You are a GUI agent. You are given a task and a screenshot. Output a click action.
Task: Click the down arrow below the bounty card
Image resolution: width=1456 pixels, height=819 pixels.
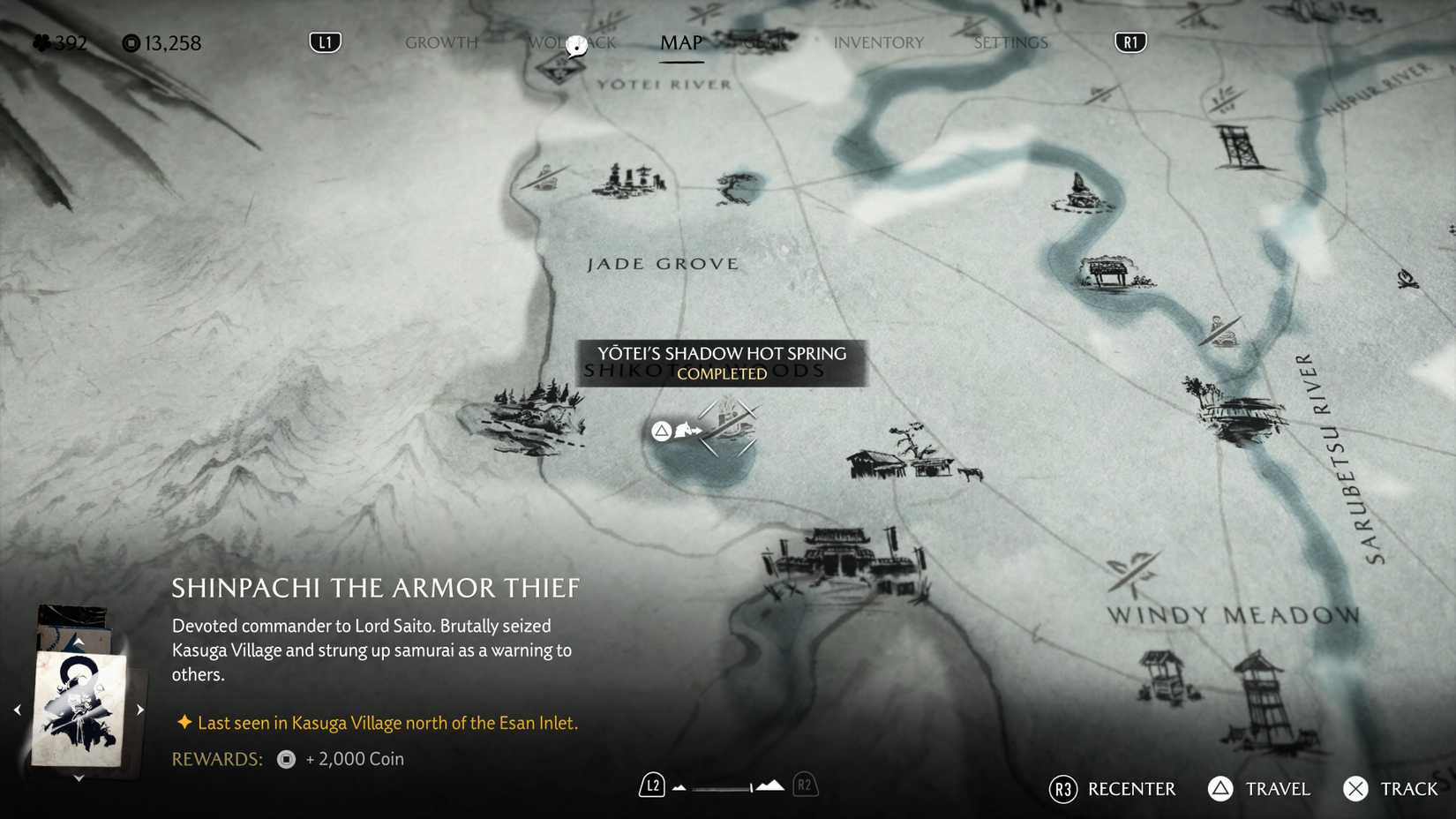79,778
